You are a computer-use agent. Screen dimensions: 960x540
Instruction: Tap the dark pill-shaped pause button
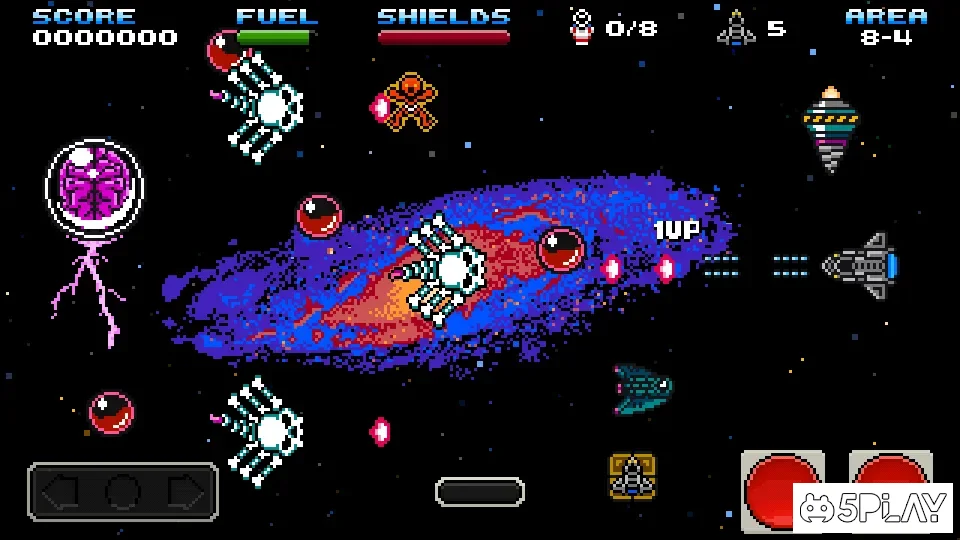(480, 491)
